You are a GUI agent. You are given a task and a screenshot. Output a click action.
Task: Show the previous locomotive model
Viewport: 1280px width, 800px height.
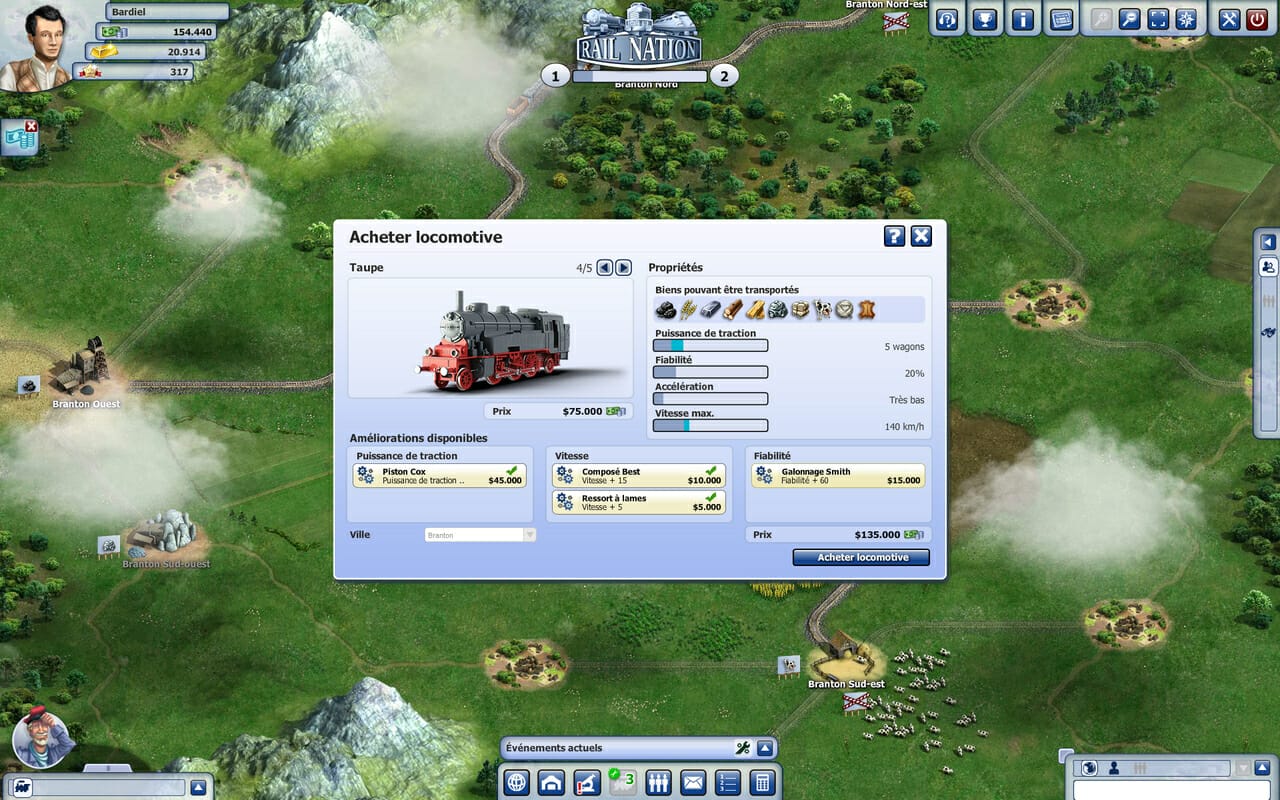[605, 267]
